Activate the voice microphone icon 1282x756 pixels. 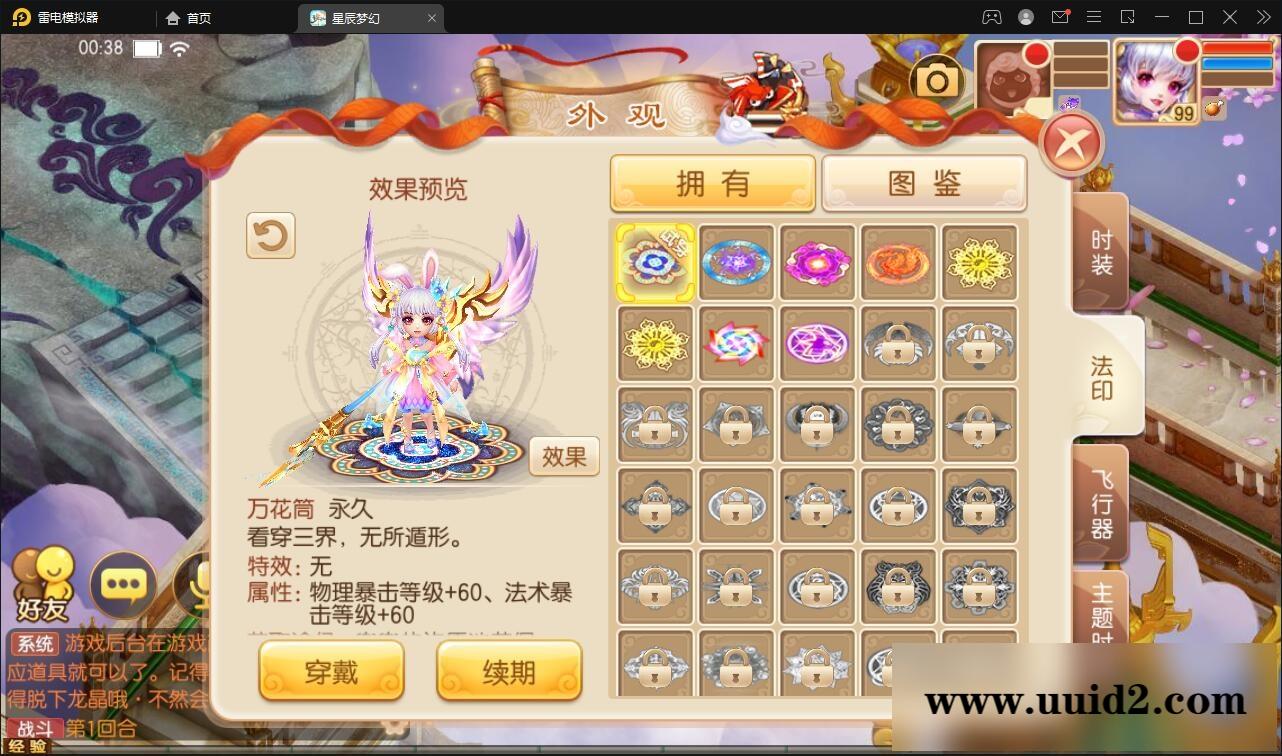tap(196, 586)
